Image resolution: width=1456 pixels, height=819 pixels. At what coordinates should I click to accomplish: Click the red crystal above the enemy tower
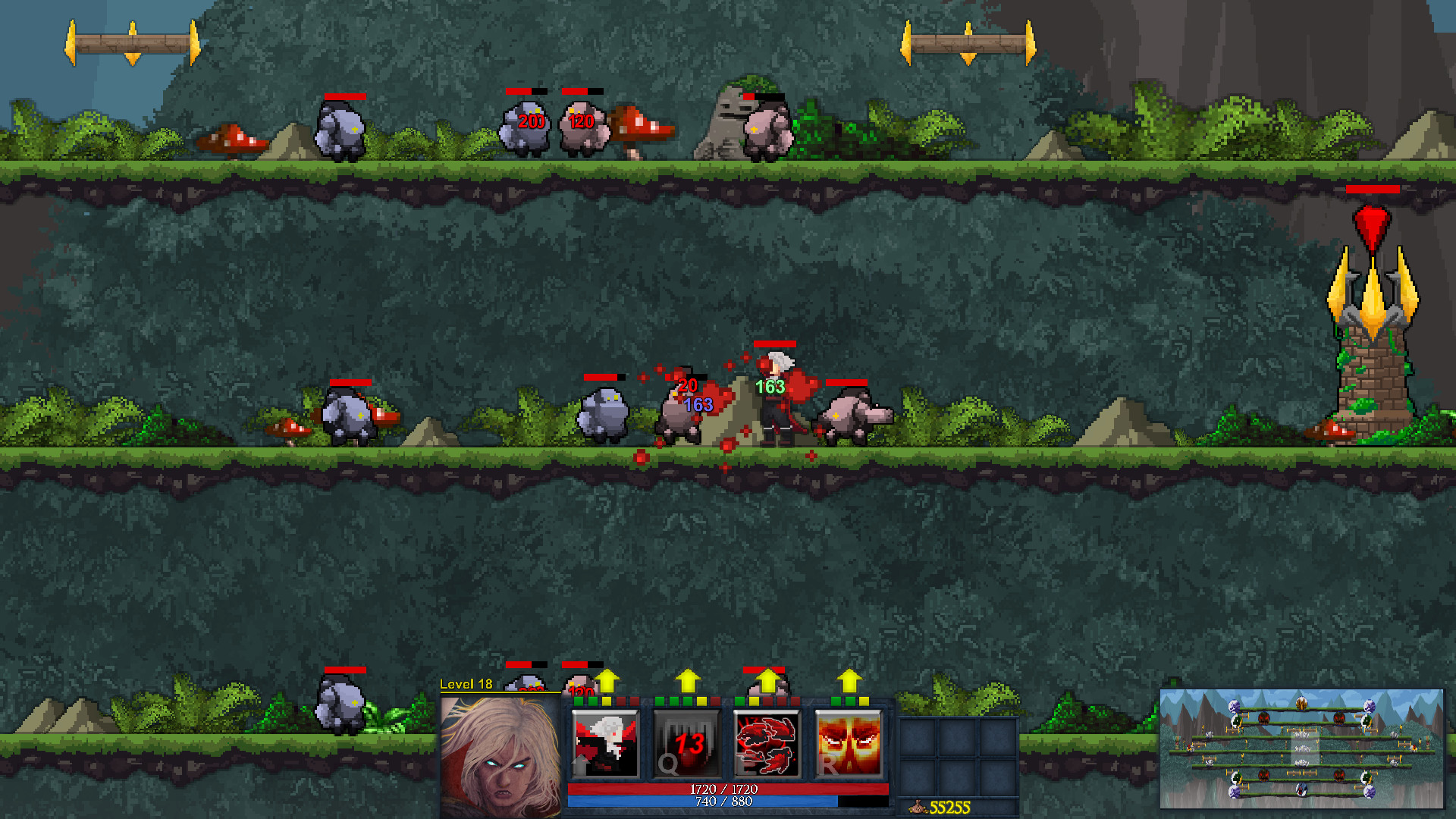tap(1373, 224)
